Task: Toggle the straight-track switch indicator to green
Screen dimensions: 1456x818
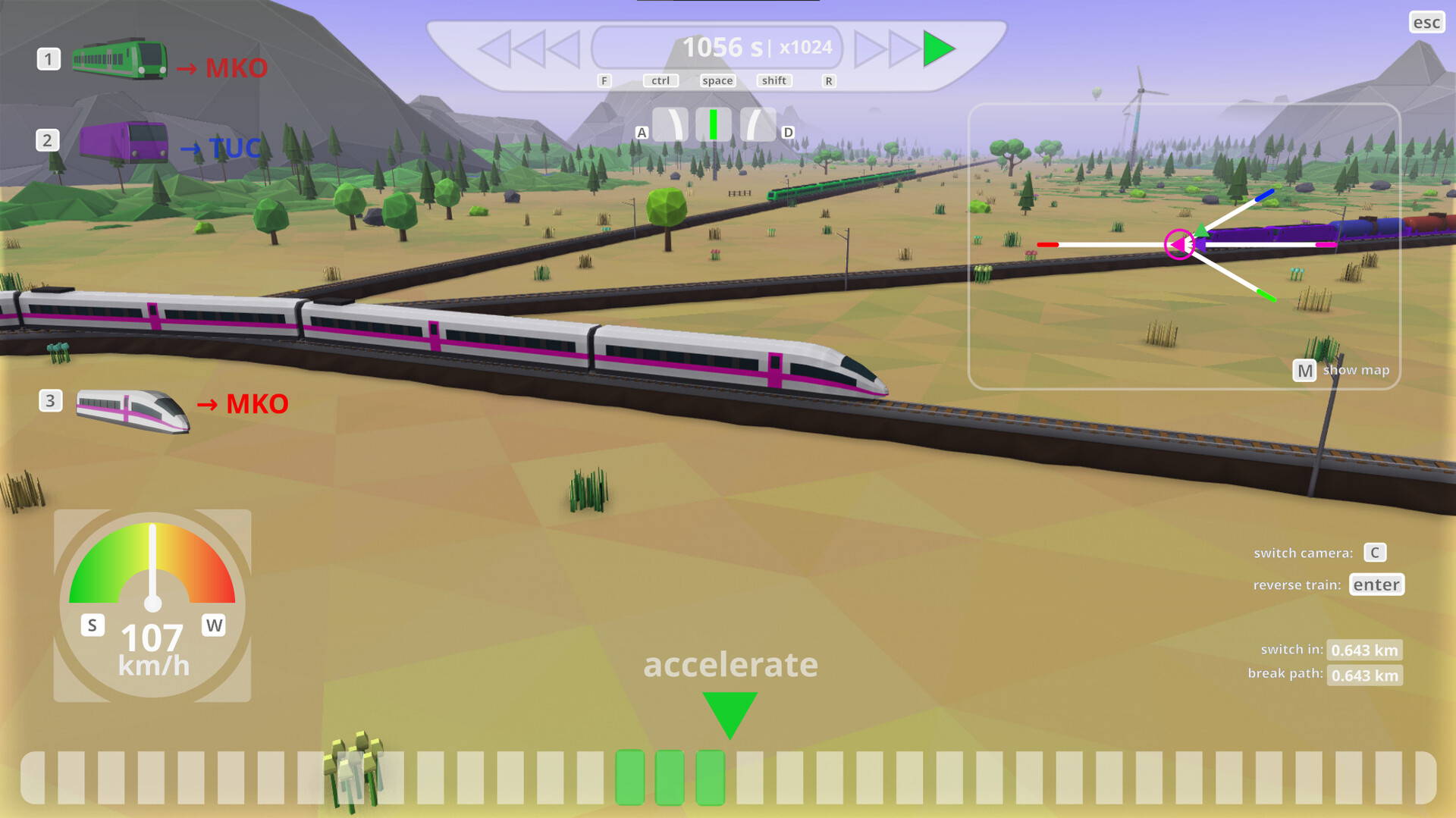Action: coord(713,124)
